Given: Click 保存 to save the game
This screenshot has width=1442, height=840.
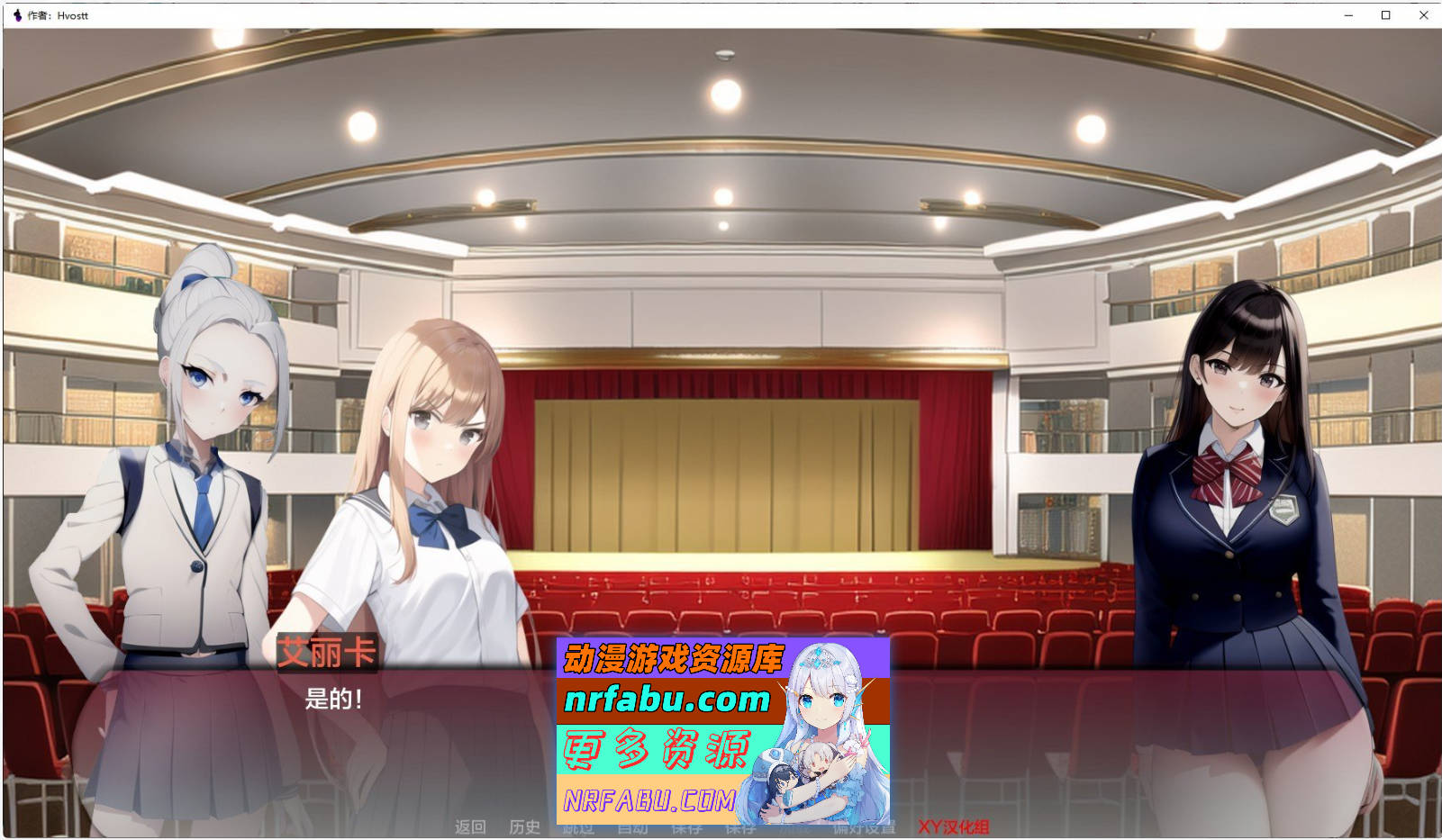Looking at the screenshot, I should (686, 827).
